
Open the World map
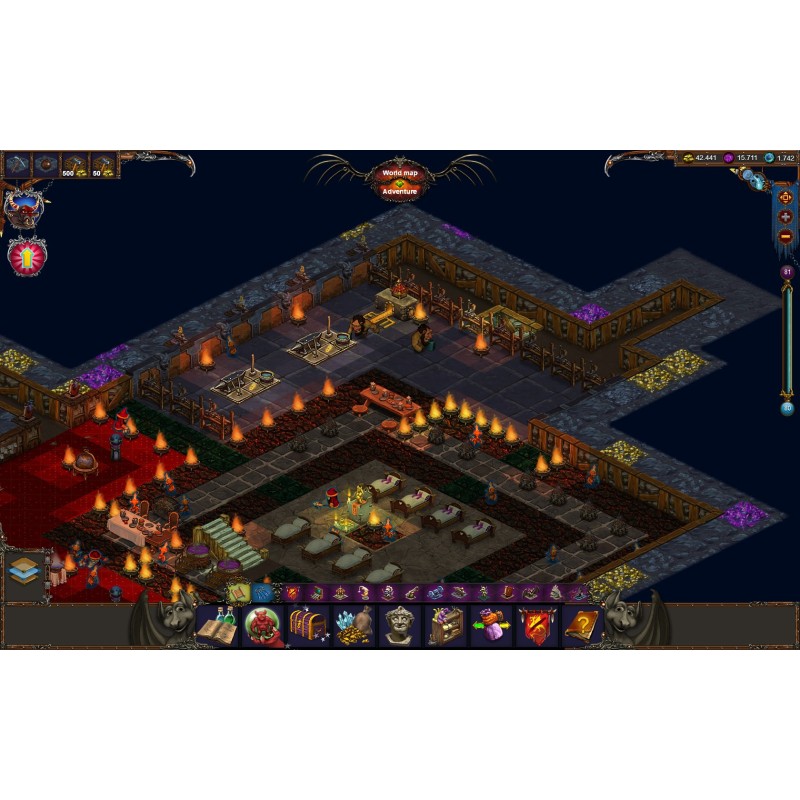tap(399, 173)
